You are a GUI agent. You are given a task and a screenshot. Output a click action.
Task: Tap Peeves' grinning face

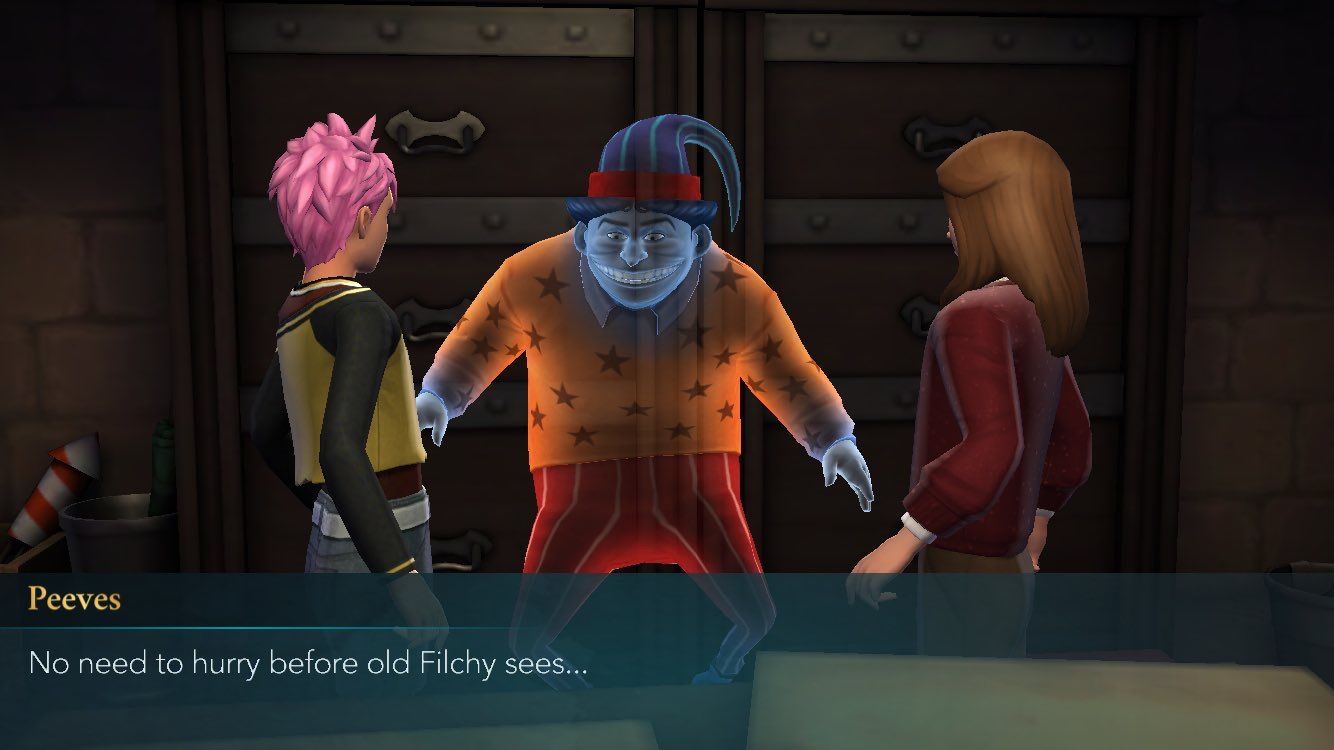pyautogui.click(x=635, y=250)
